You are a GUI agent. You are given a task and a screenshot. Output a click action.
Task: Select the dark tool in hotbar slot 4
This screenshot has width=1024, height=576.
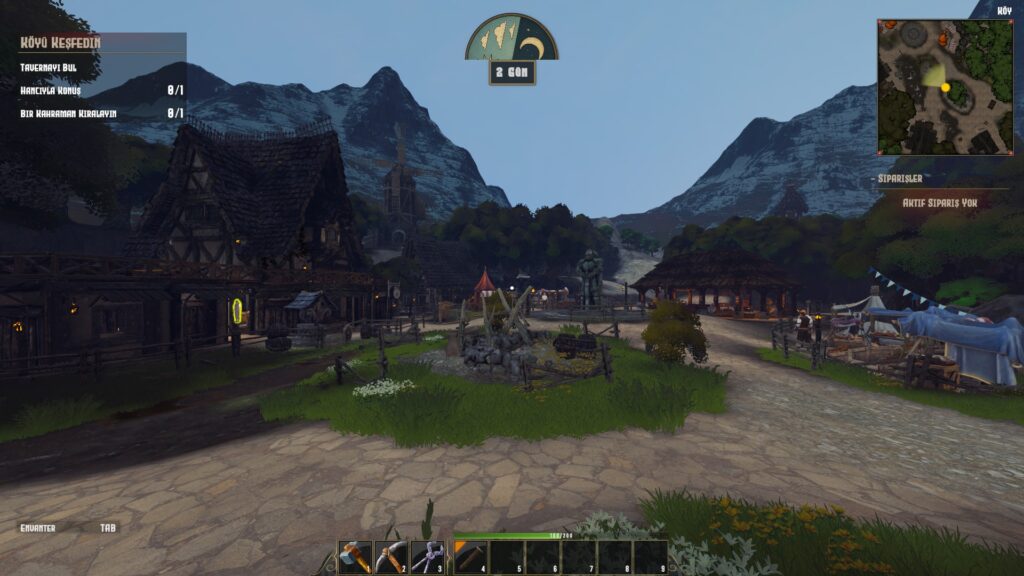point(470,557)
